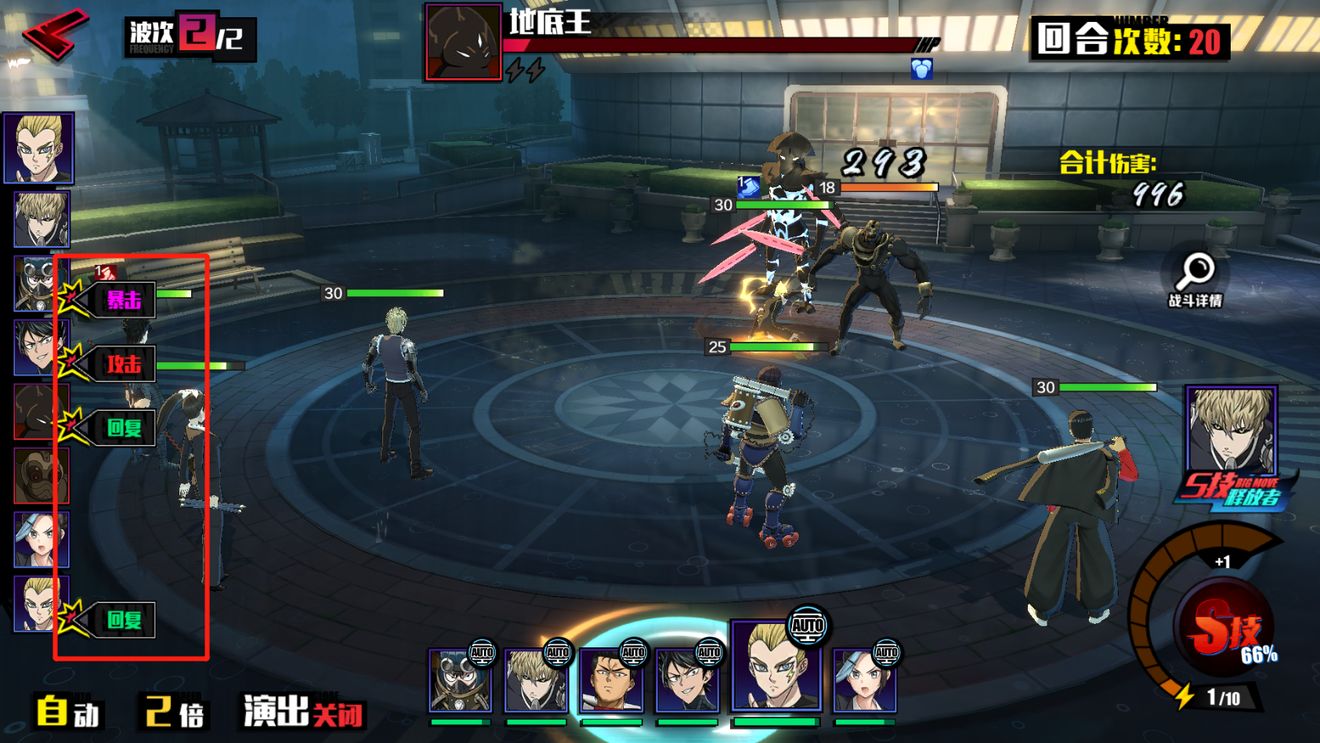This screenshot has width=1320, height=743.
Task: Click the brown mask enemy in turn order
Action: [41, 475]
